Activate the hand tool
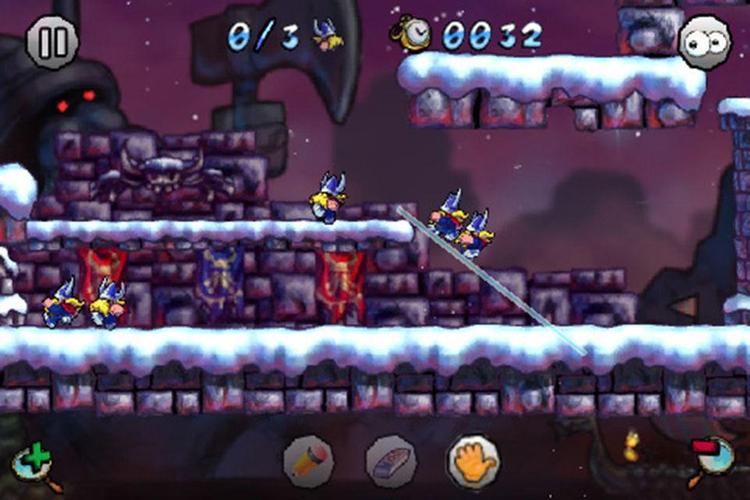750x500 pixels. [472, 460]
